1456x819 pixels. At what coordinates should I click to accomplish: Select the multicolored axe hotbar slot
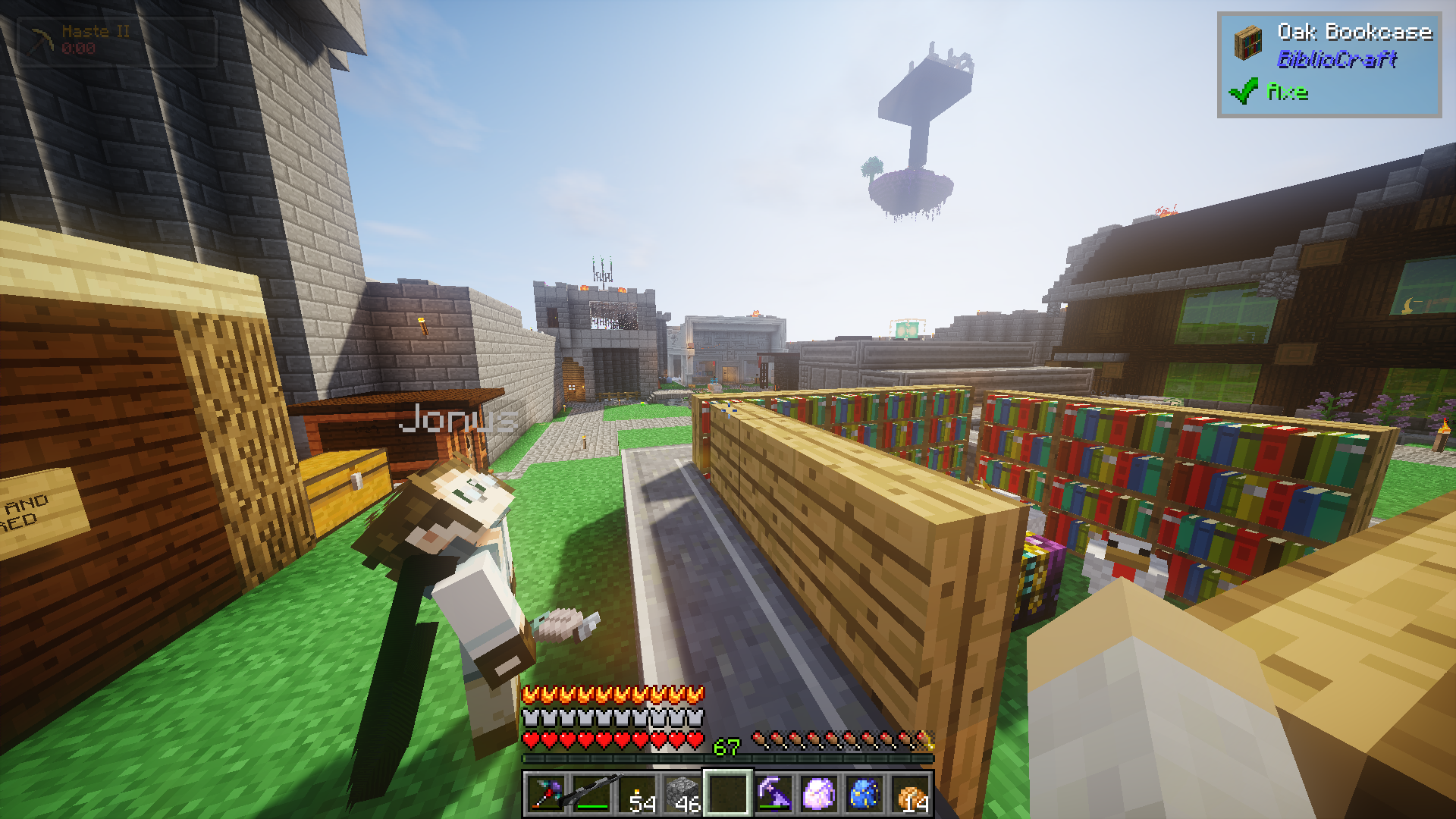(x=546, y=794)
